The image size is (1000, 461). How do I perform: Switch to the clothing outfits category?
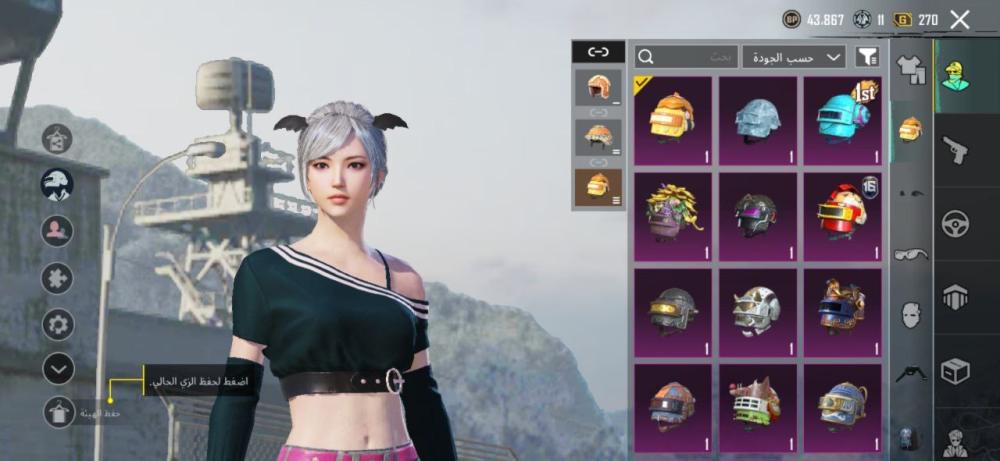point(911,68)
